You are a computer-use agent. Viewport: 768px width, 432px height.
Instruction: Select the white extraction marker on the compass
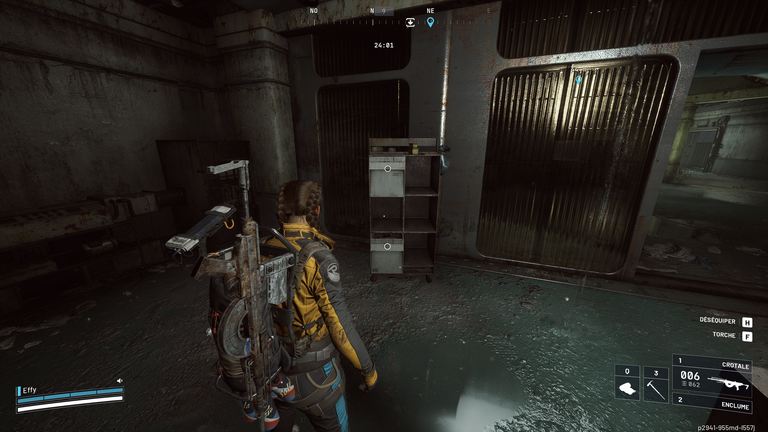click(x=410, y=21)
